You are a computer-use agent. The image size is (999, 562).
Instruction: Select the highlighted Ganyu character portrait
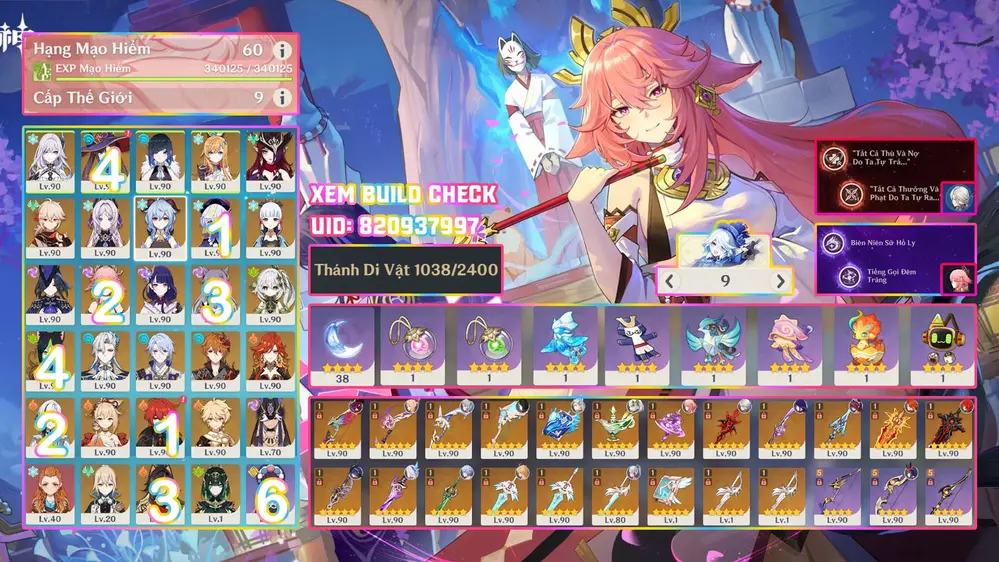click(x=160, y=226)
